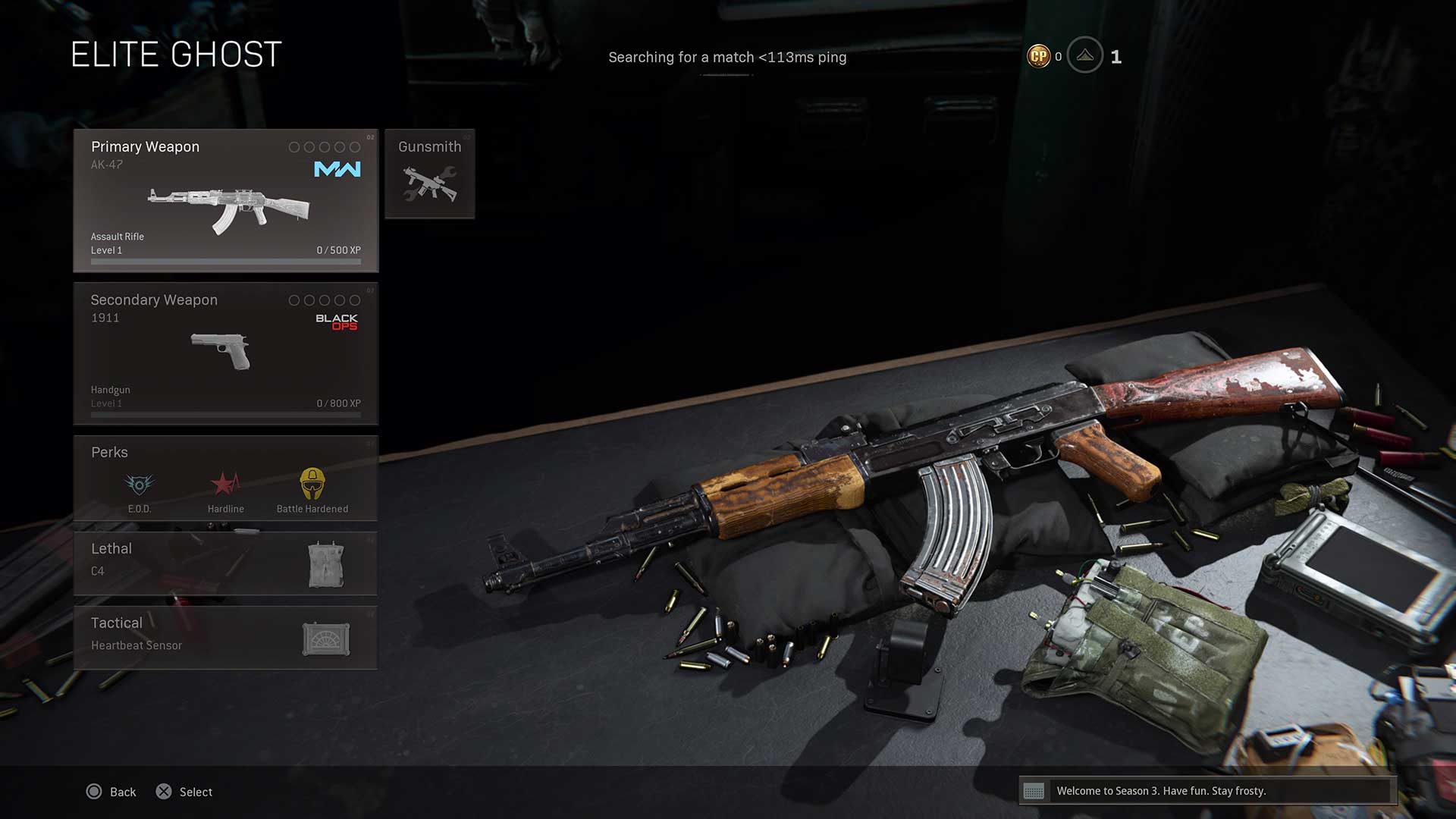The width and height of the screenshot is (1456, 819).
Task: Choose the Battle Hardened perk icon
Action: (x=312, y=484)
